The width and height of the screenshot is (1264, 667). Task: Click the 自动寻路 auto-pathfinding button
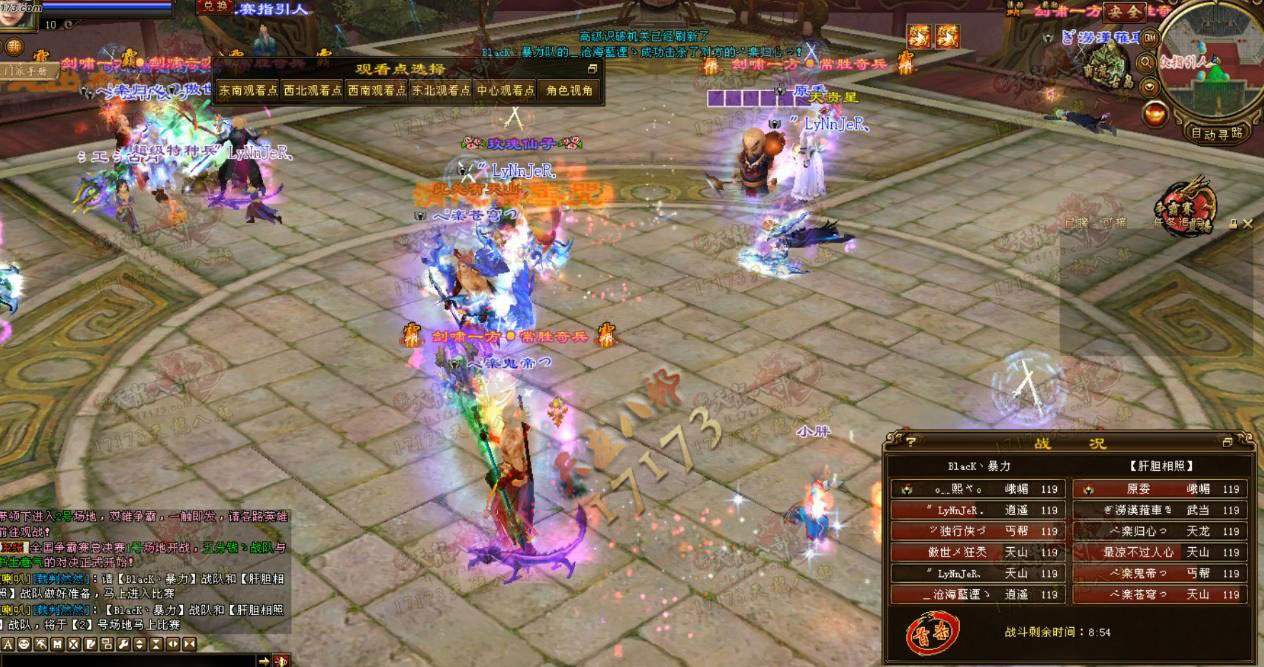[1217, 132]
